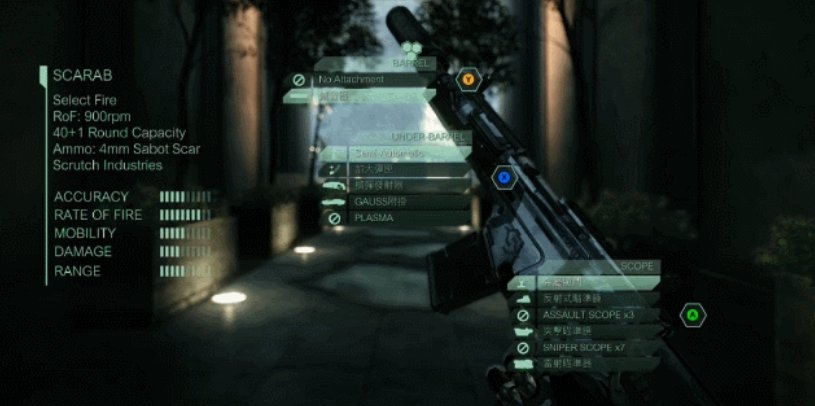Choose the highlighted barrel option below No Attachment
Viewport: 815px width, 406px height.
[x=360, y=97]
